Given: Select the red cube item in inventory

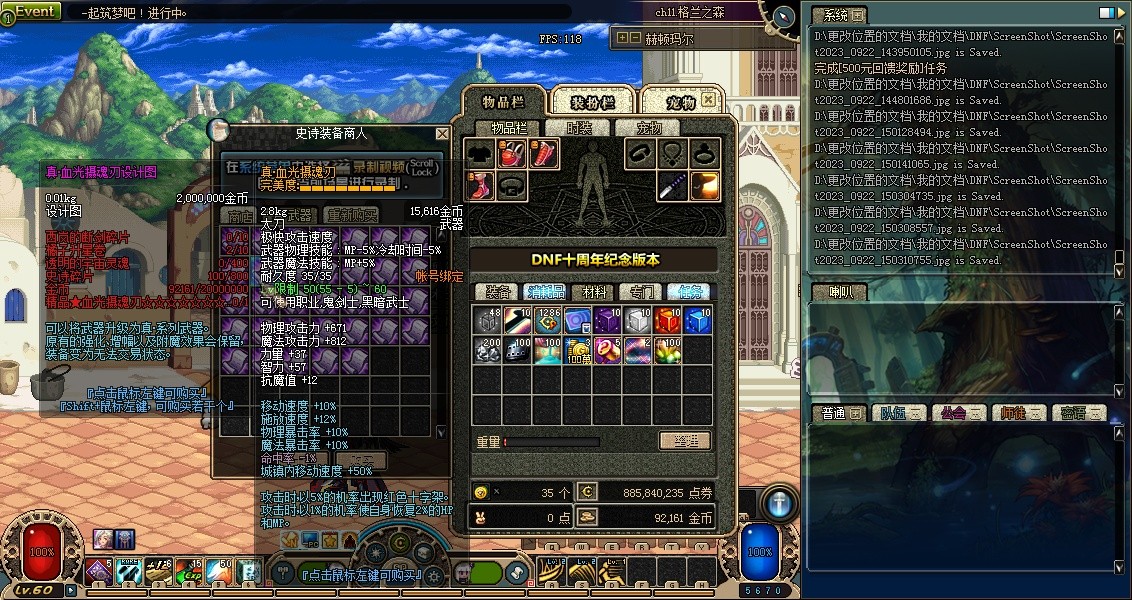Looking at the screenshot, I should click(x=667, y=320).
